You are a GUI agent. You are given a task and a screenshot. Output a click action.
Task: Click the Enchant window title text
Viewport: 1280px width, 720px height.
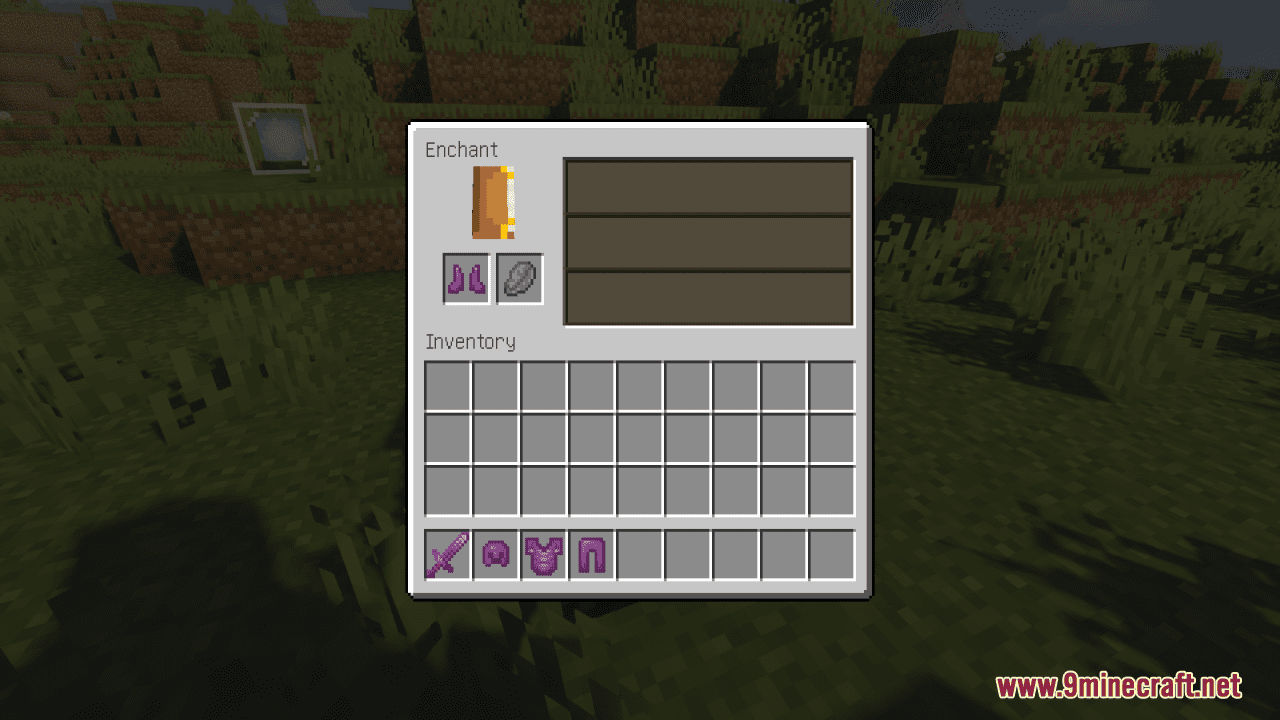click(461, 149)
